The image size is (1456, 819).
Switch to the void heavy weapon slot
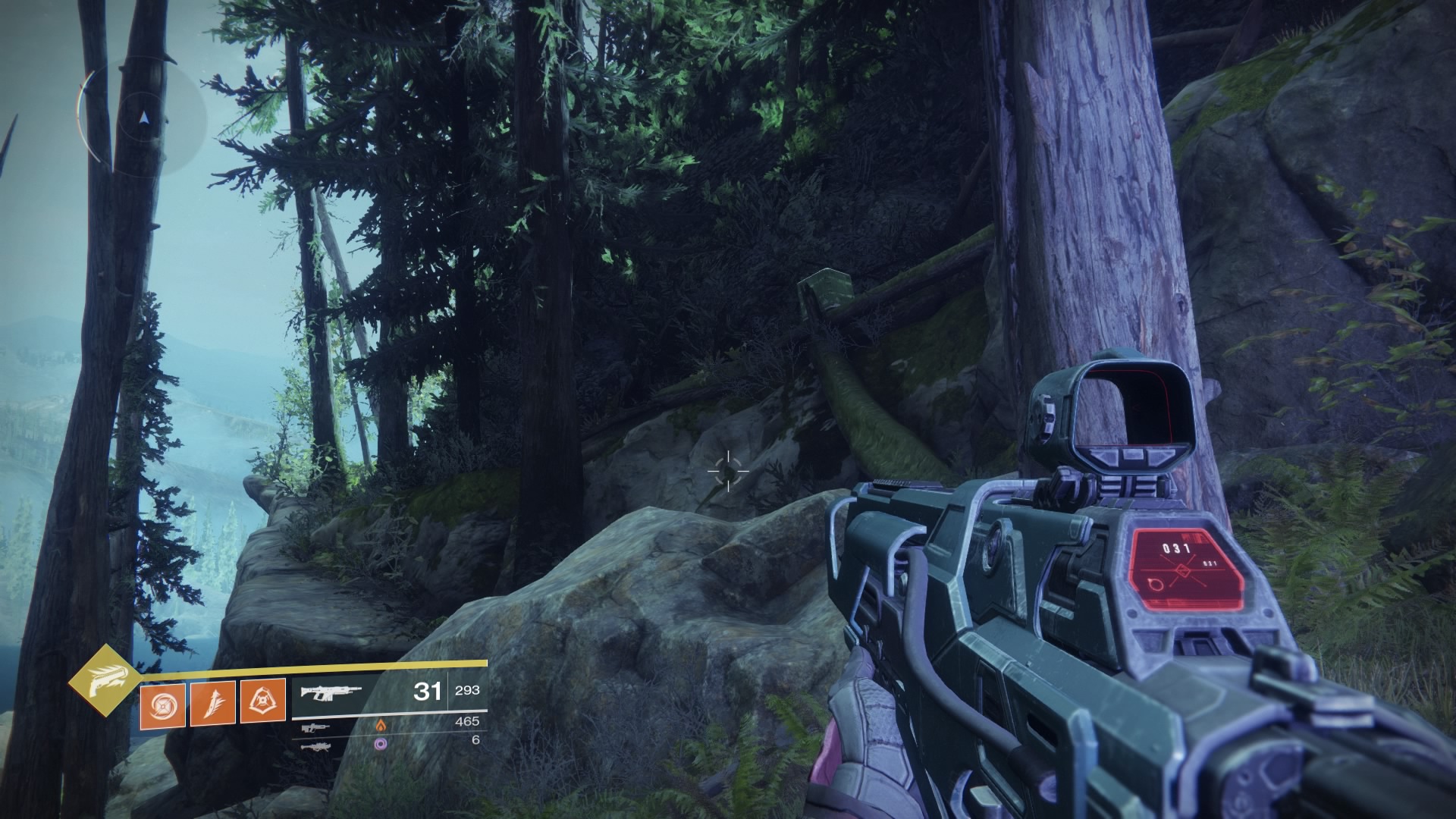click(x=315, y=746)
